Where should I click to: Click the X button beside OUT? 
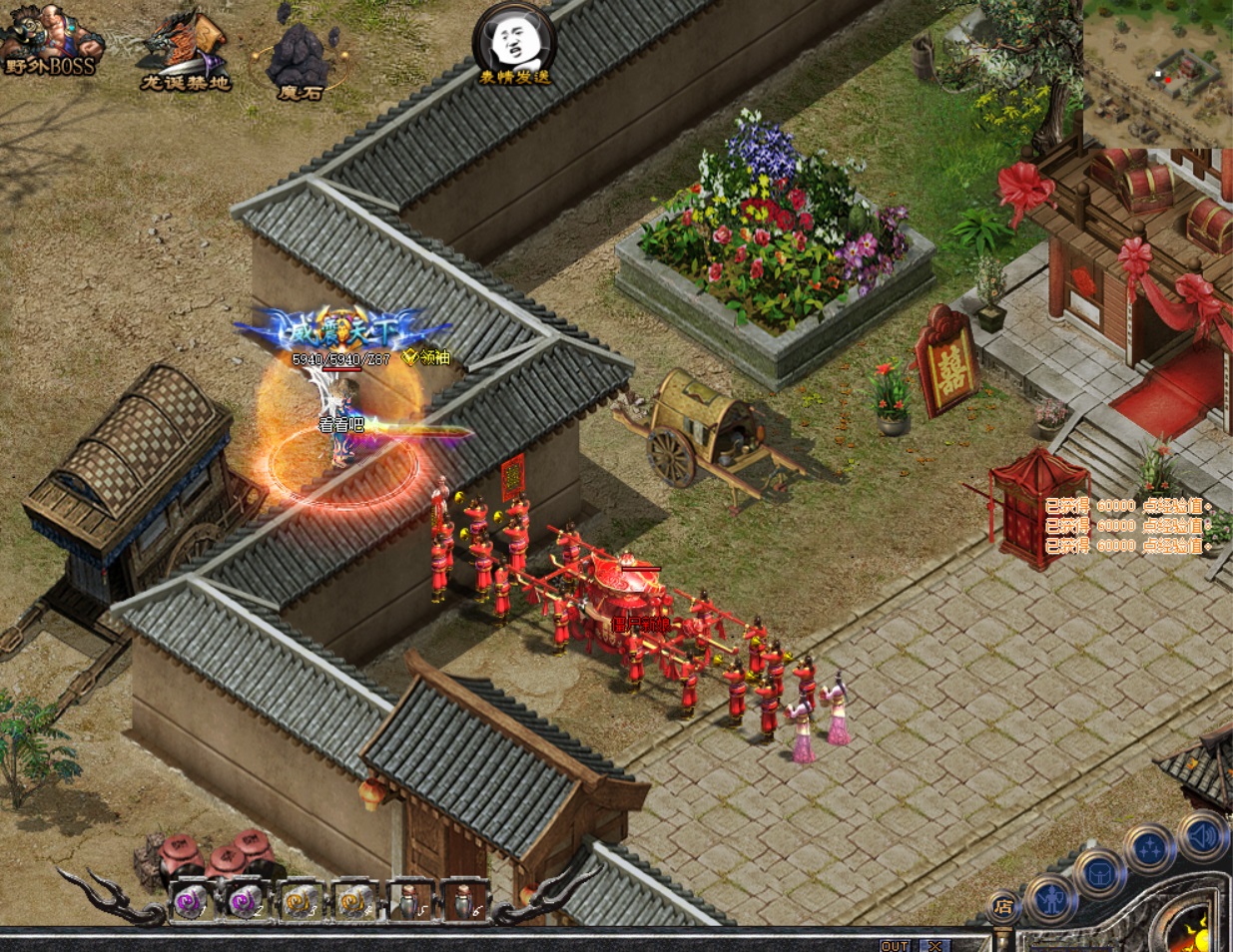point(934,945)
